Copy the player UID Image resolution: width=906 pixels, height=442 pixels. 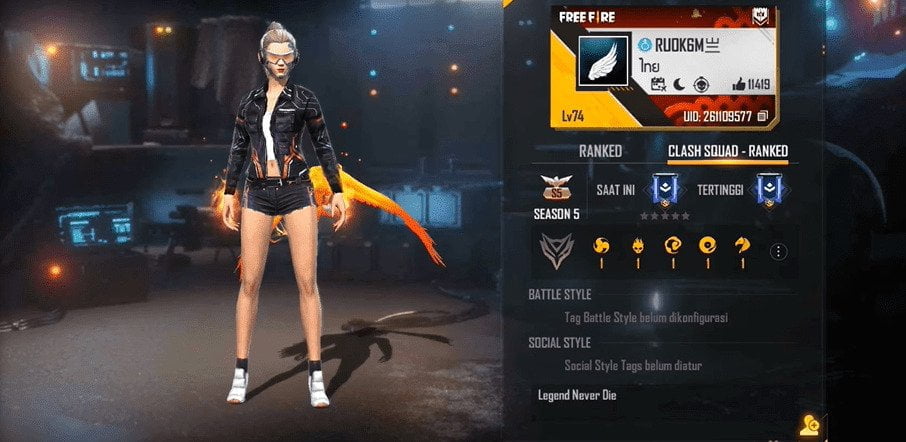point(763,117)
